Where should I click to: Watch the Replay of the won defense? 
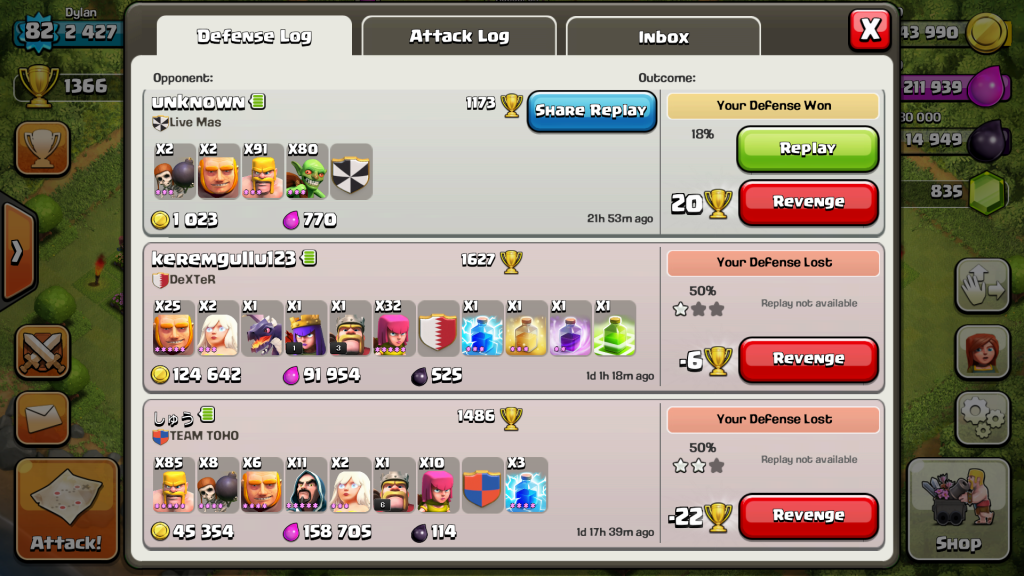pyautogui.click(x=807, y=148)
